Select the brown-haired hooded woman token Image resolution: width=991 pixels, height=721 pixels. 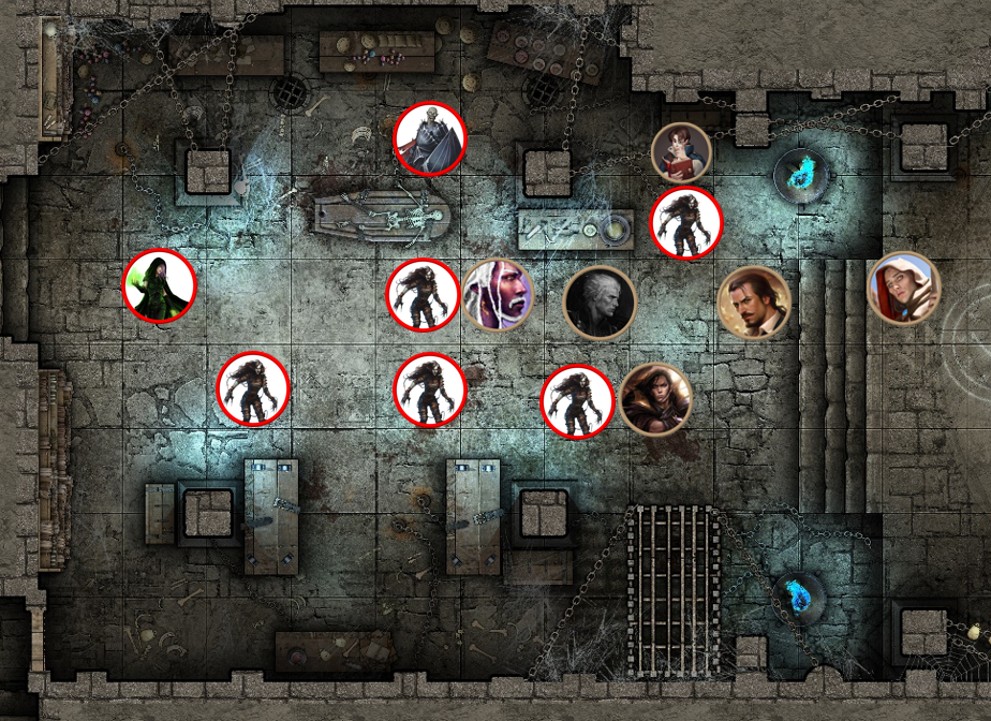click(655, 399)
